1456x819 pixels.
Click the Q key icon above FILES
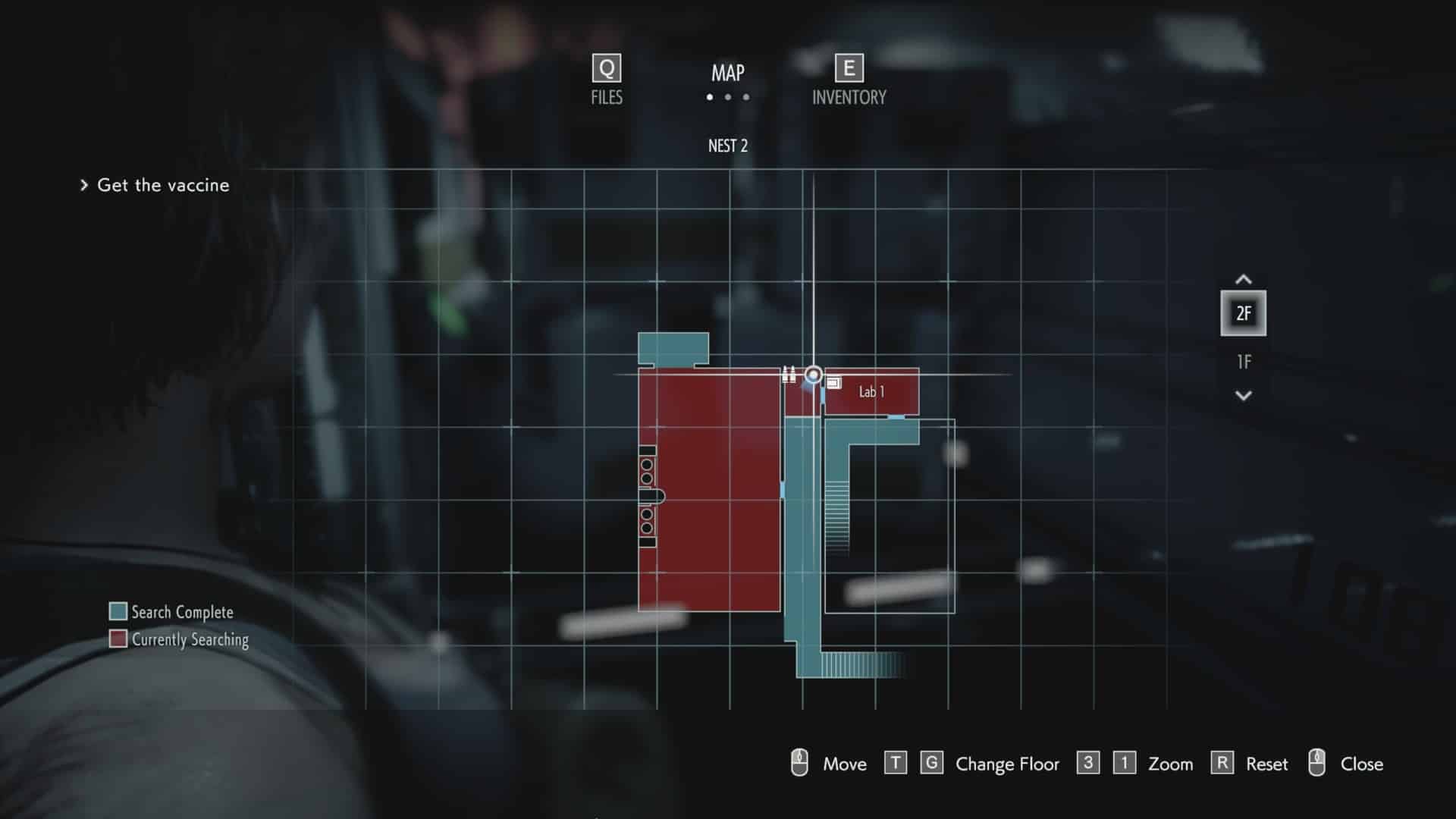(605, 70)
